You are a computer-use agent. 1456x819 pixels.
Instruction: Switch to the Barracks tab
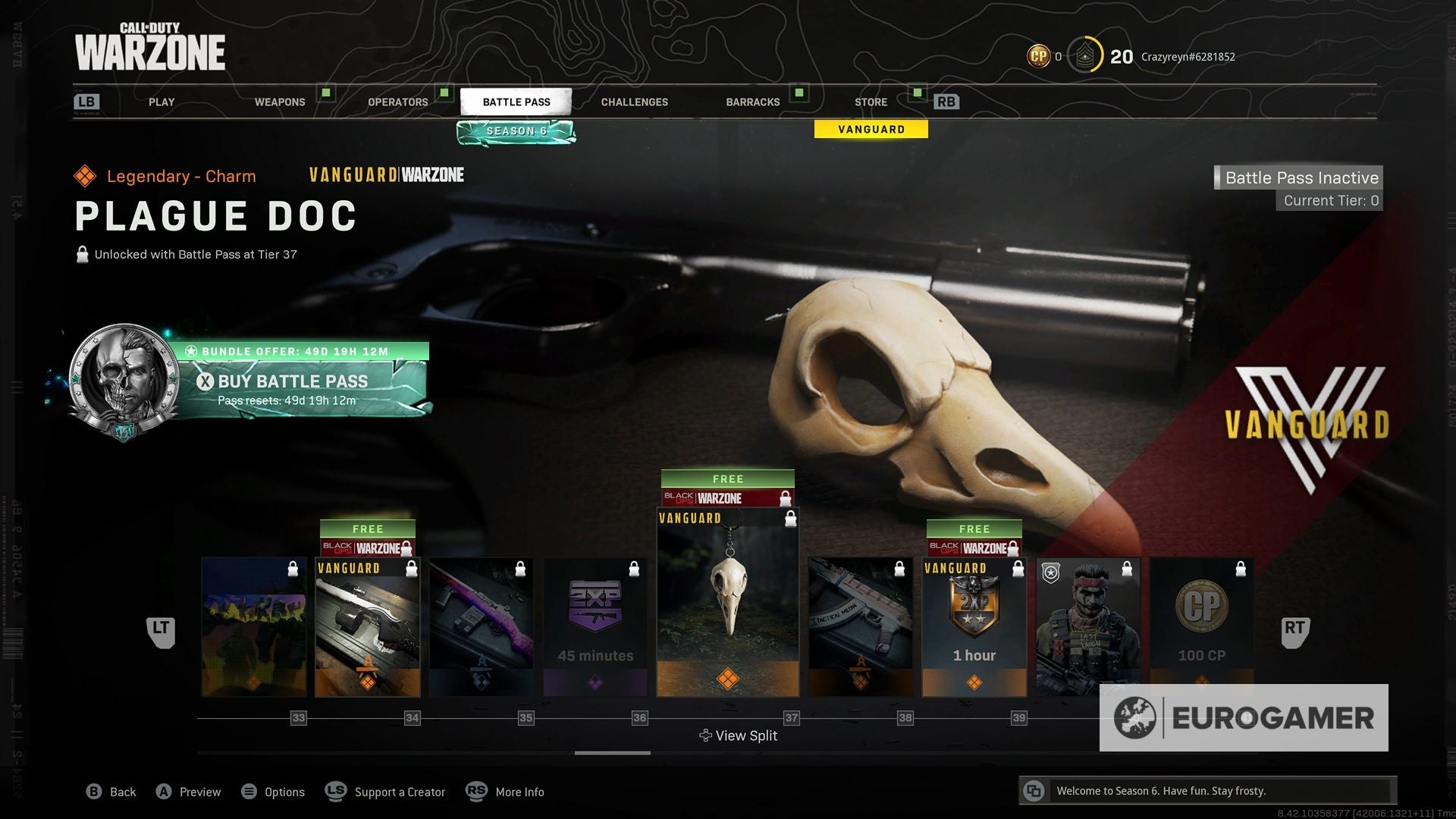tap(752, 102)
